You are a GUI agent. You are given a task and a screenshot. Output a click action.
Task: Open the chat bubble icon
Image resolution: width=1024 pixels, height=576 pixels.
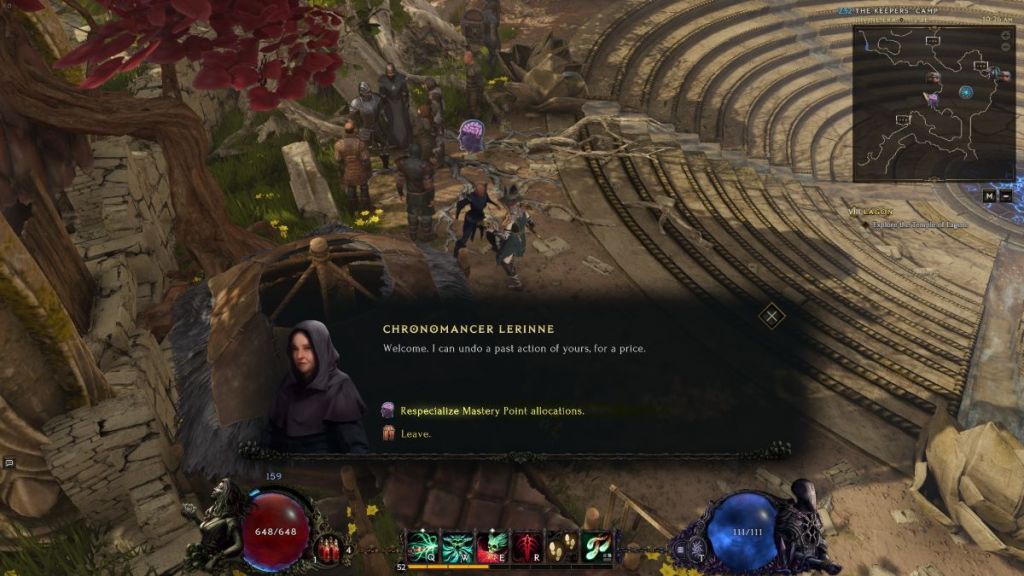tap(8, 463)
